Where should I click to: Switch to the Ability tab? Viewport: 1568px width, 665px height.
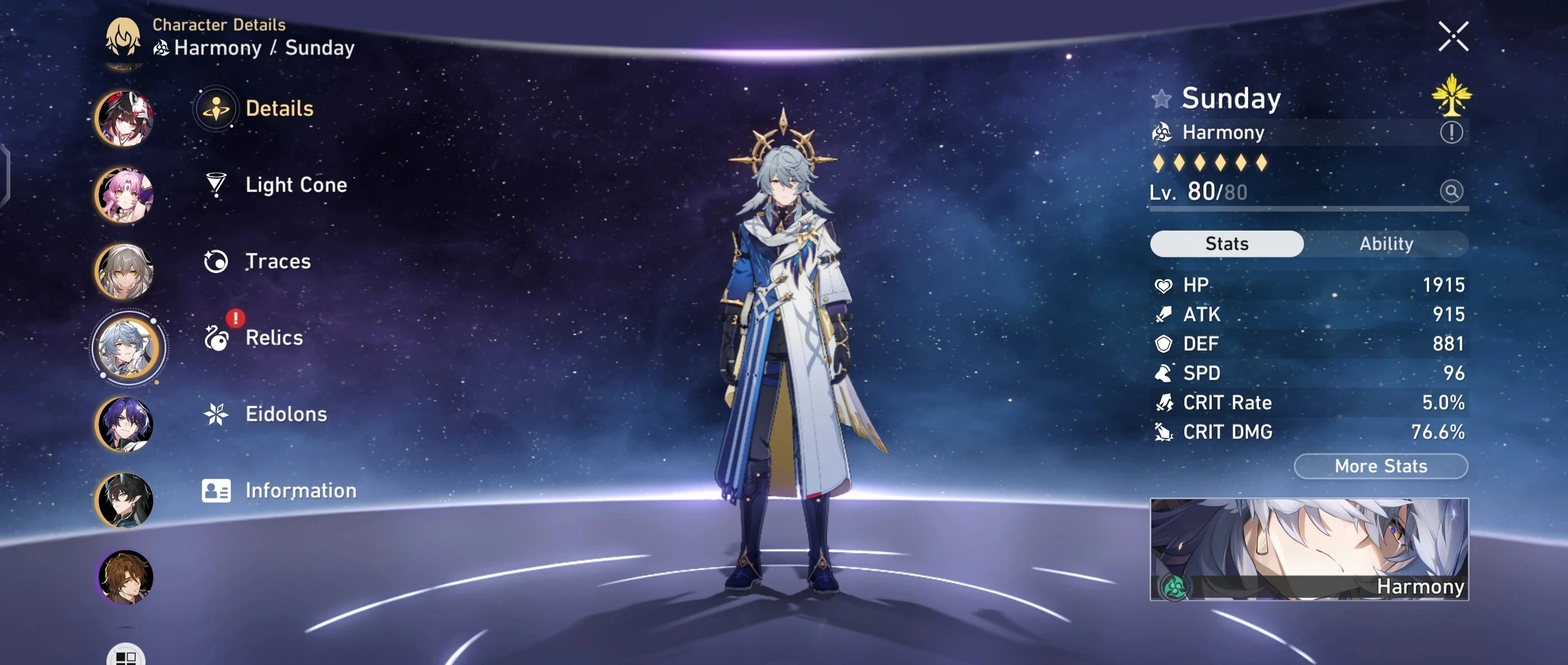click(1387, 243)
